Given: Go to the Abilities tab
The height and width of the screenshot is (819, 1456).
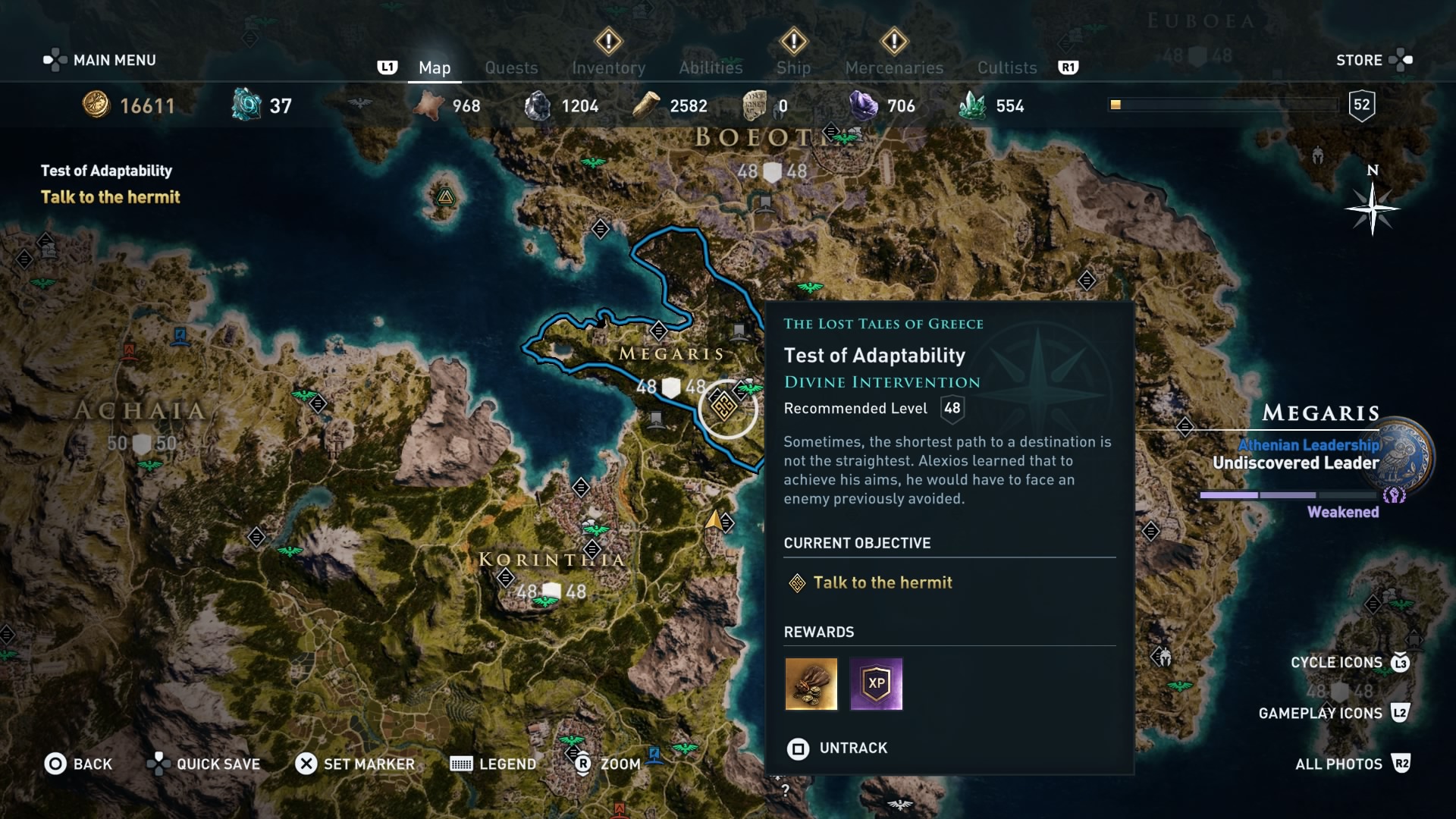Looking at the screenshot, I should pos(711,67).
